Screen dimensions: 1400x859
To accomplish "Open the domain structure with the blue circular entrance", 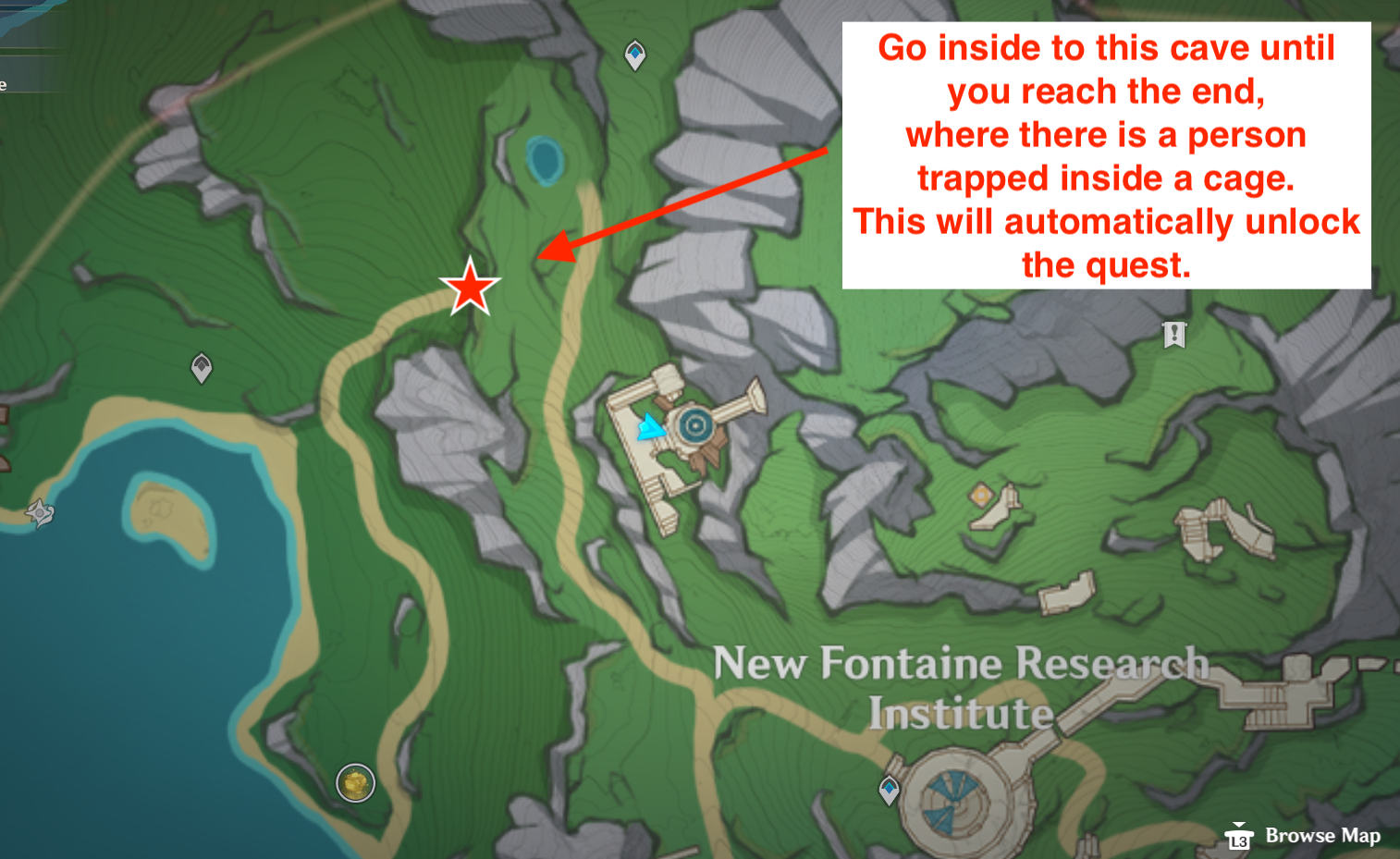I will click(x=694, y=425).
